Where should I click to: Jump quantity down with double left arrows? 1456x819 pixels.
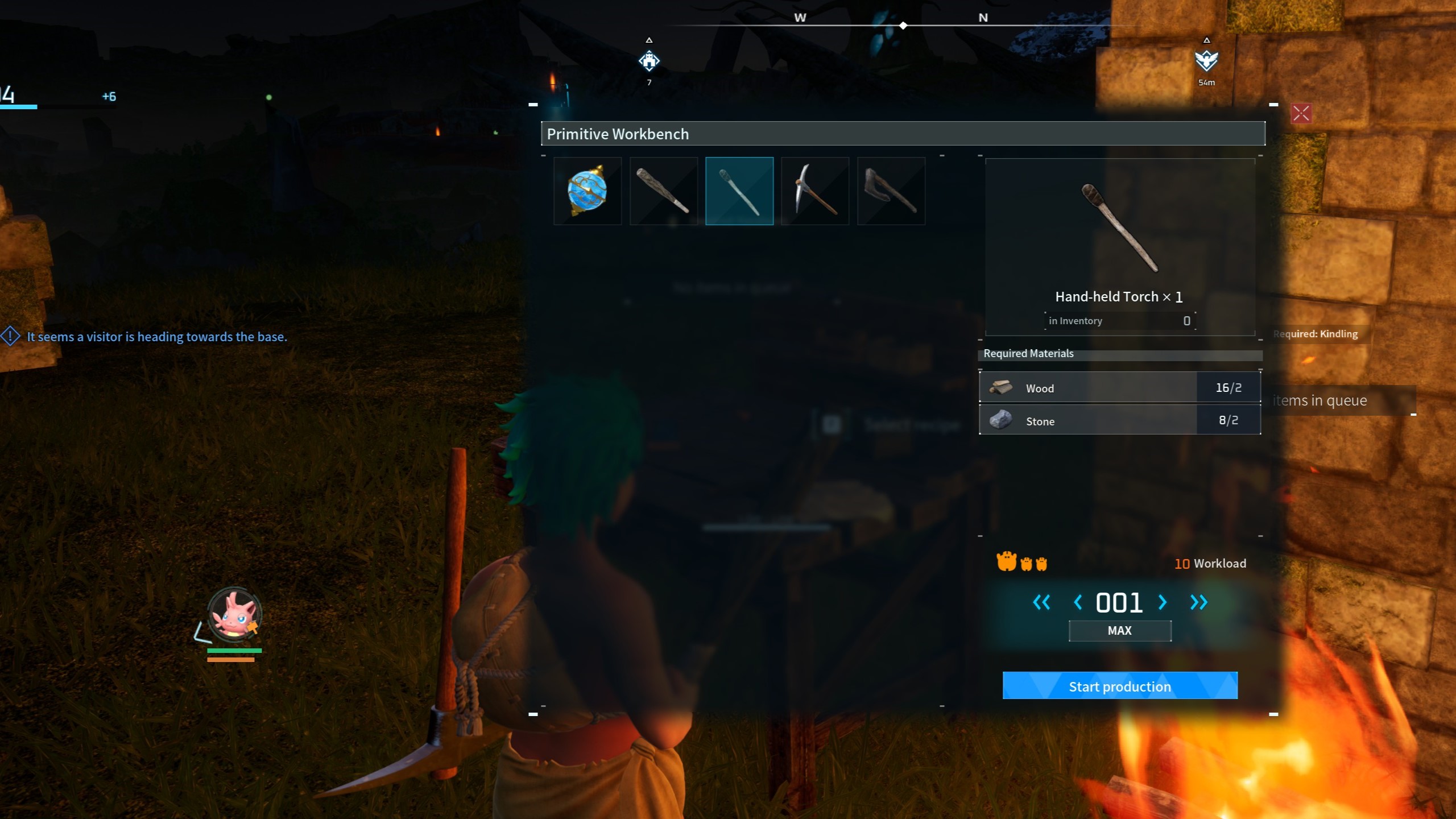click(x=1041, y=602)
